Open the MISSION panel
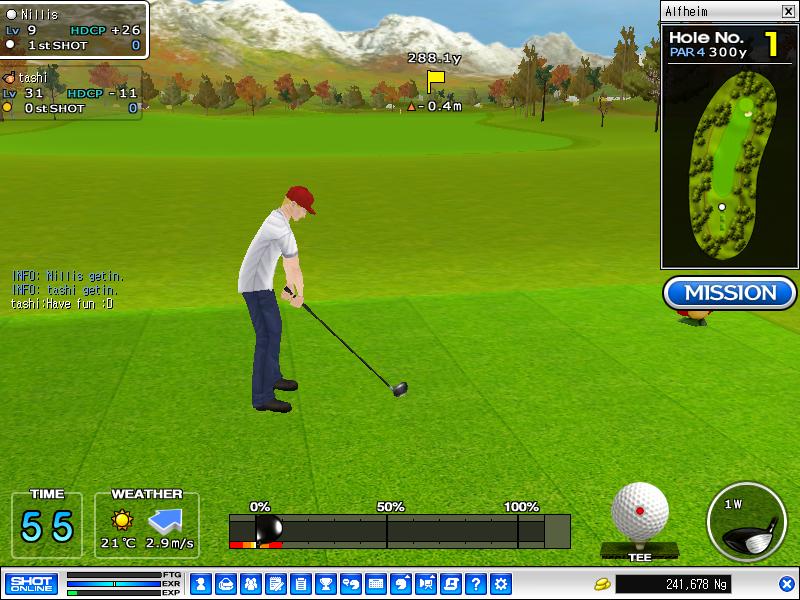Viewport: 800px width, 600px height. pos(729,293)
